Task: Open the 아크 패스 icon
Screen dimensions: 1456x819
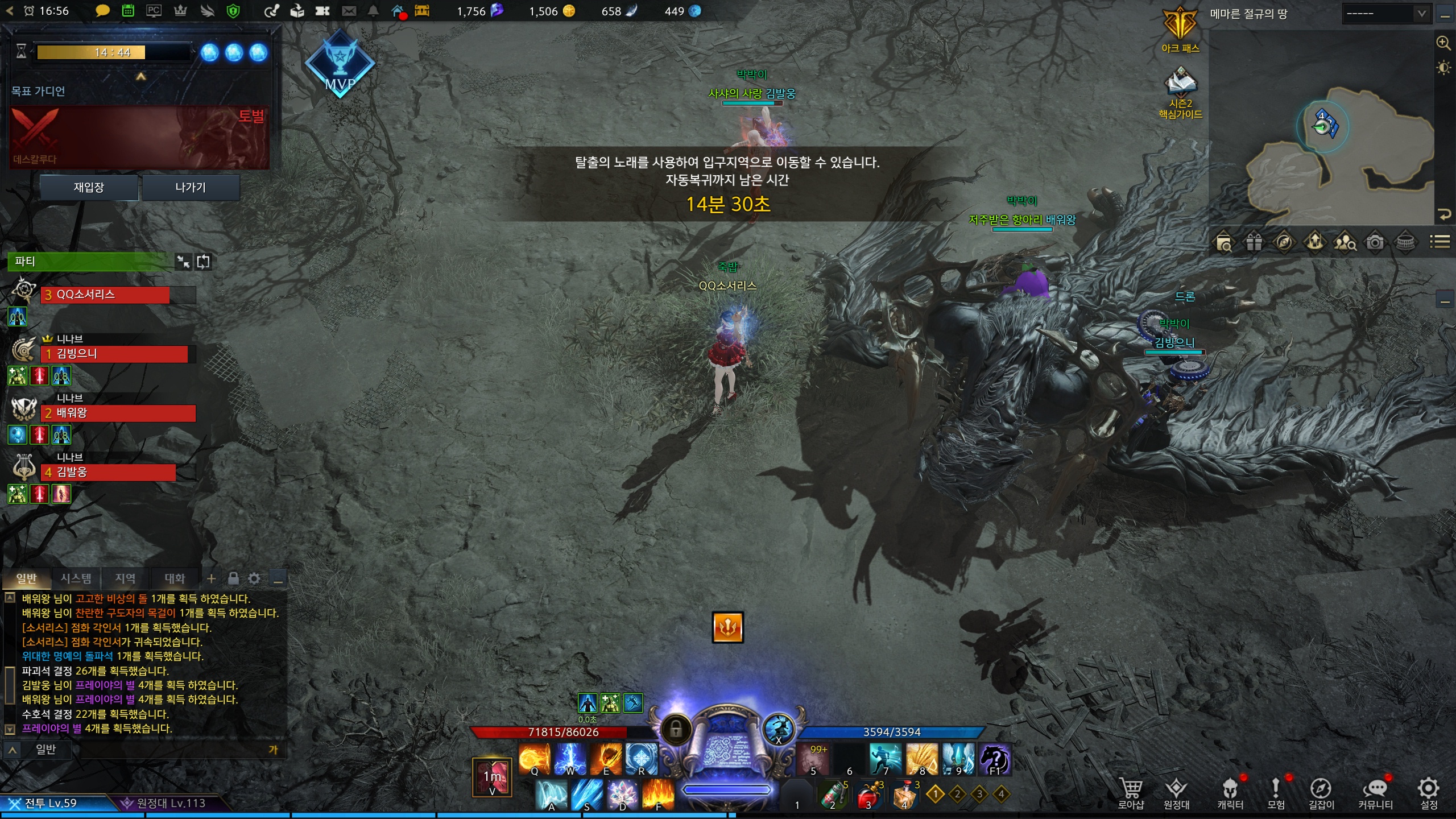Action: tap(1180, 27)
